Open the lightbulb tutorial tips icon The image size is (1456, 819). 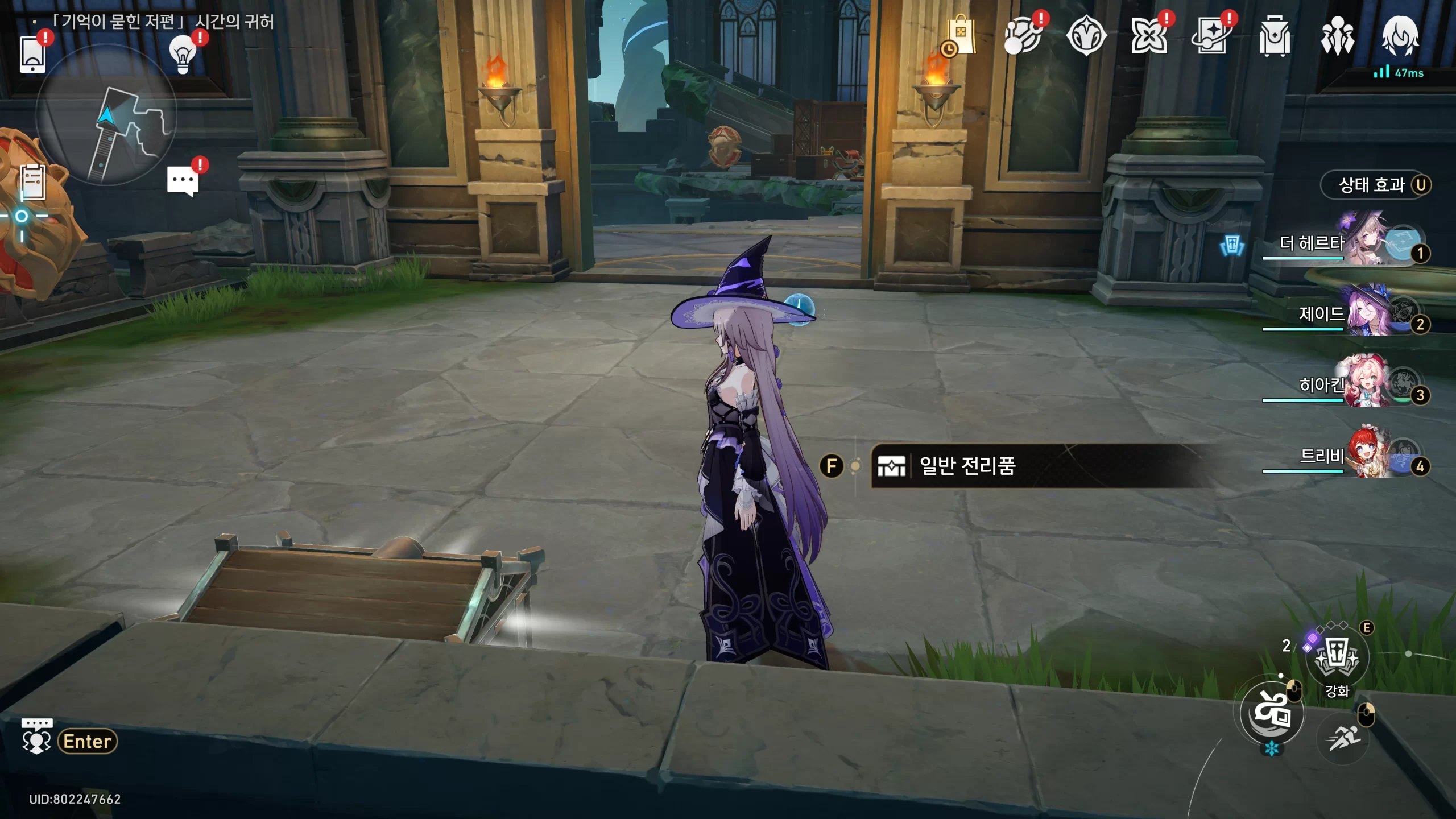(x=183, y=55)
